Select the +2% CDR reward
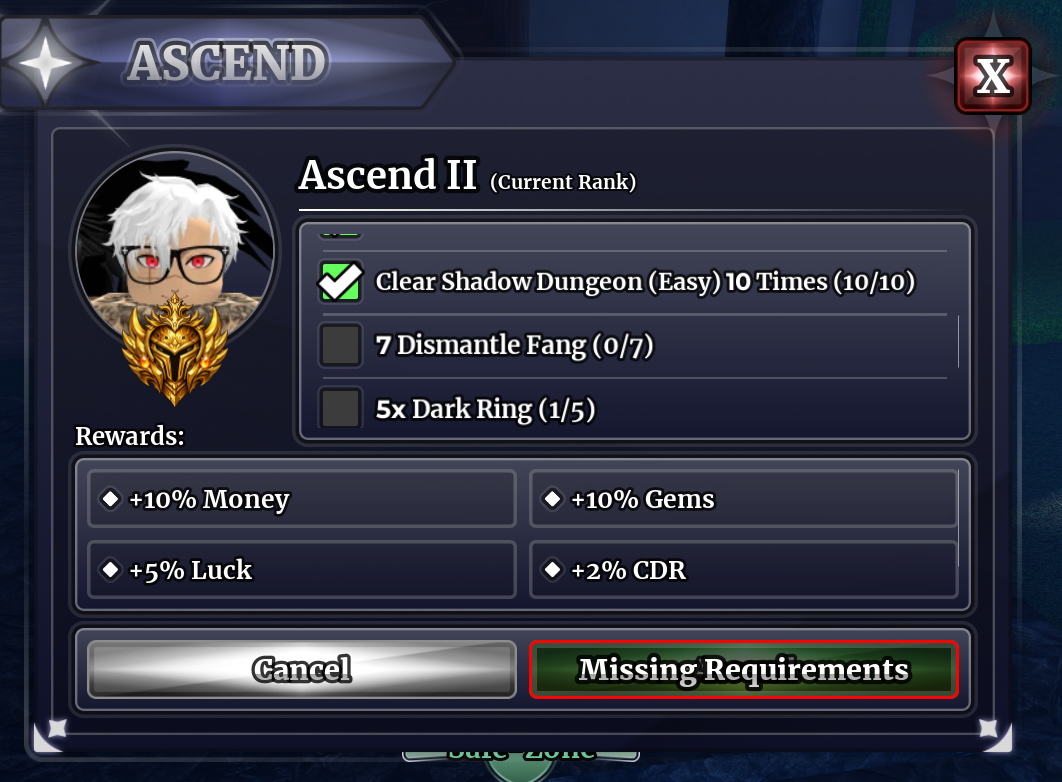Image resolution: width=1062 pixels, height=782 pixels. pyautogui.click(x=743, y=570)
